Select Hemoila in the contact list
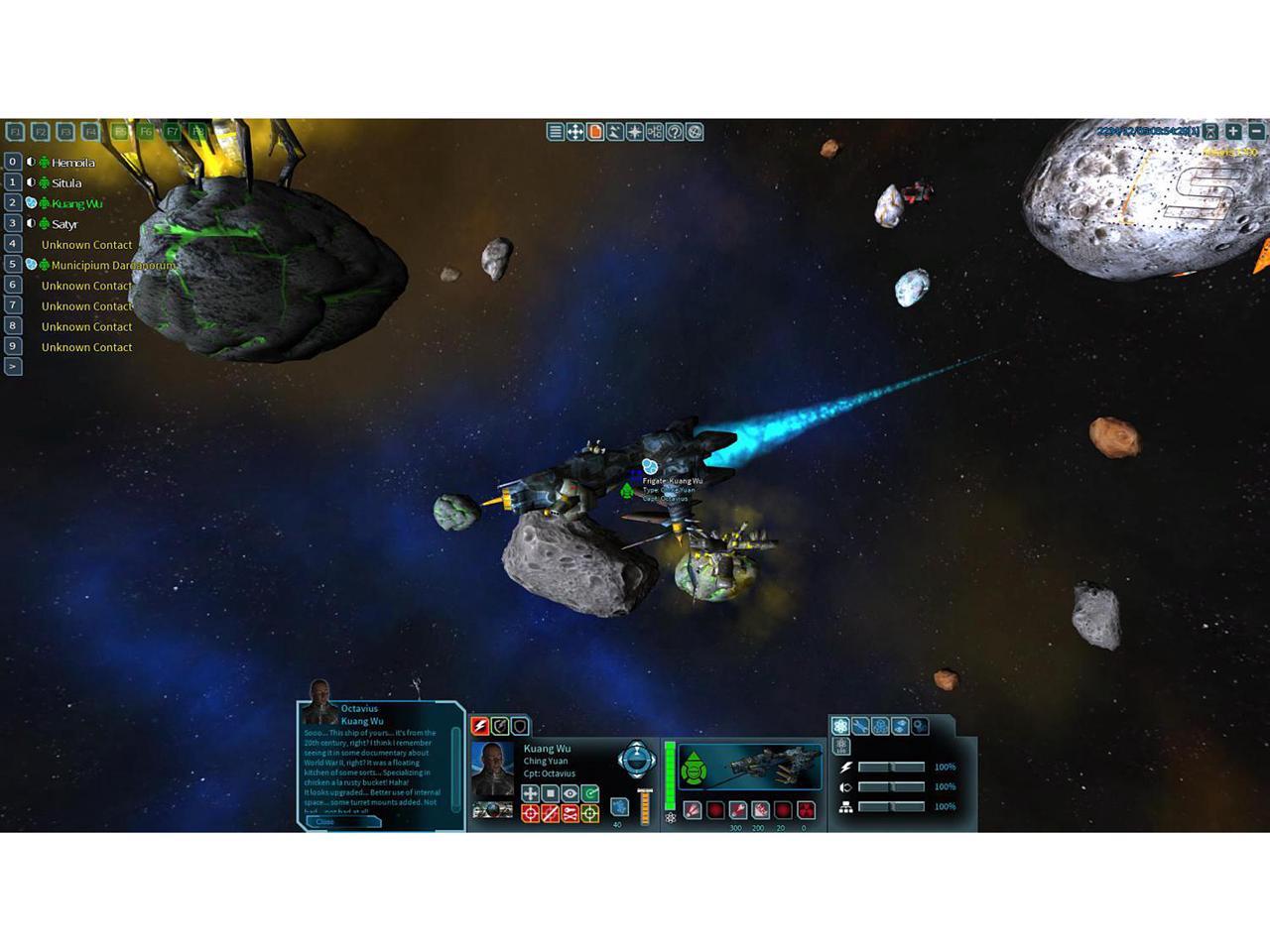This screenshot has width=1270, height=952. (x=72, y=163)
